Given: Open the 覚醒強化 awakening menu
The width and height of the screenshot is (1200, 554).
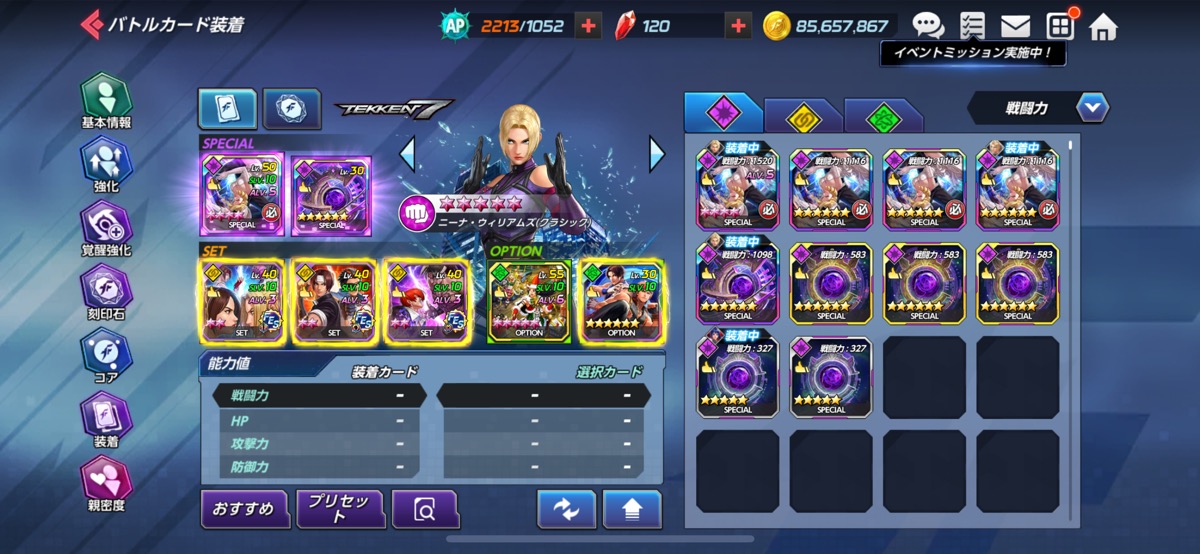Looking at the screenshot, I should click(106, 228).
